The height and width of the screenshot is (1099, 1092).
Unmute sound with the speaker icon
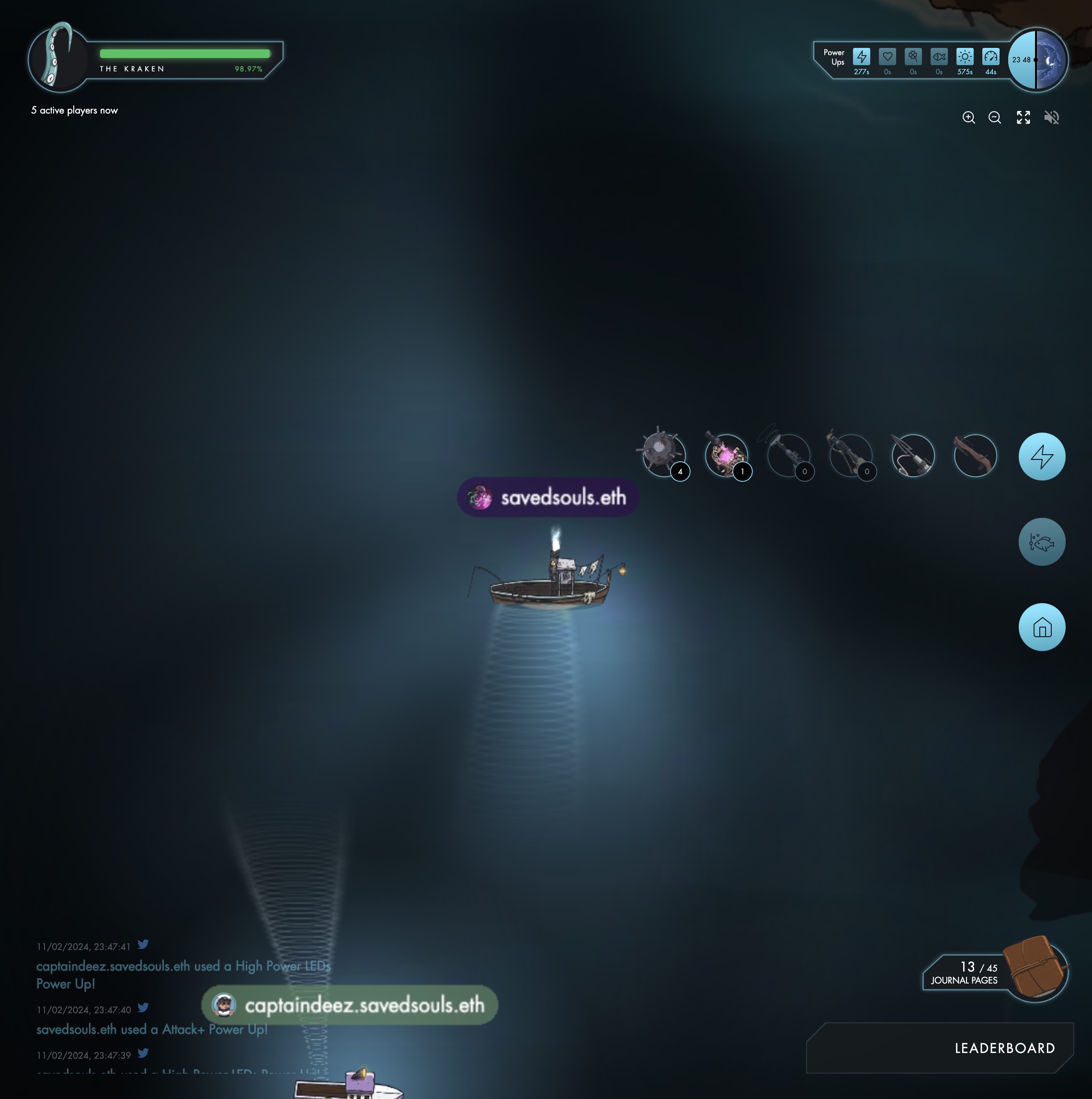pos(1052,118)
